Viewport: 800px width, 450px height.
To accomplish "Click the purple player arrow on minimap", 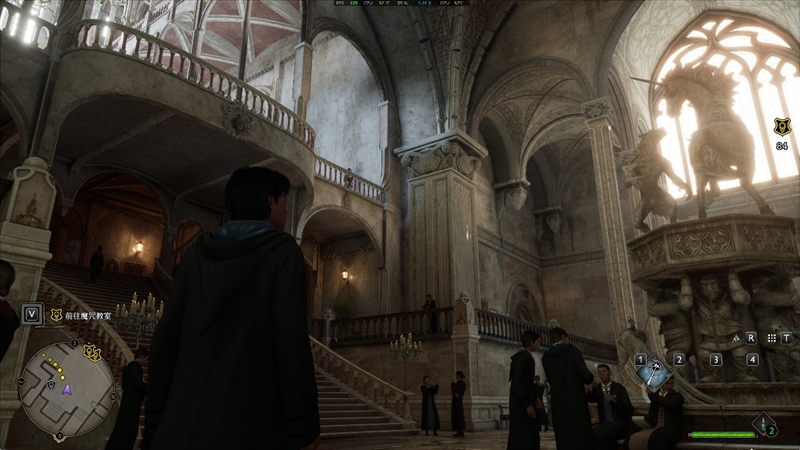I will [66, 388].
